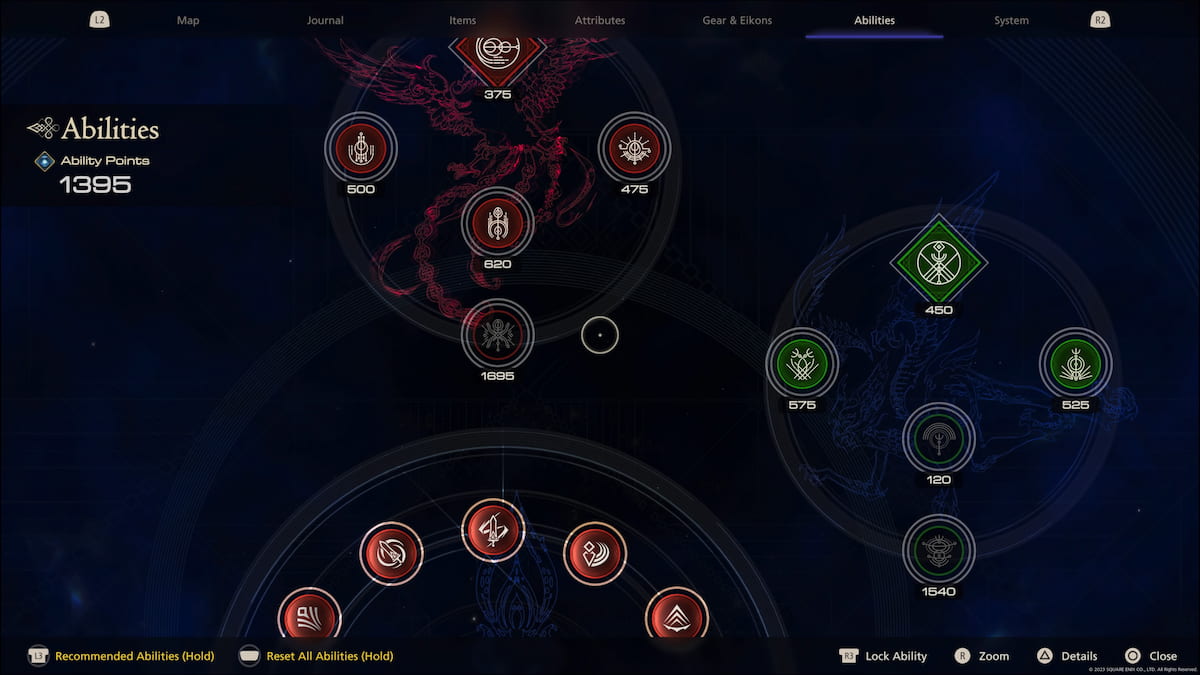Viewport: 1200px width, 675px height.
Task: Pick the red ability costing 620 points
Action: click(497, 224)
